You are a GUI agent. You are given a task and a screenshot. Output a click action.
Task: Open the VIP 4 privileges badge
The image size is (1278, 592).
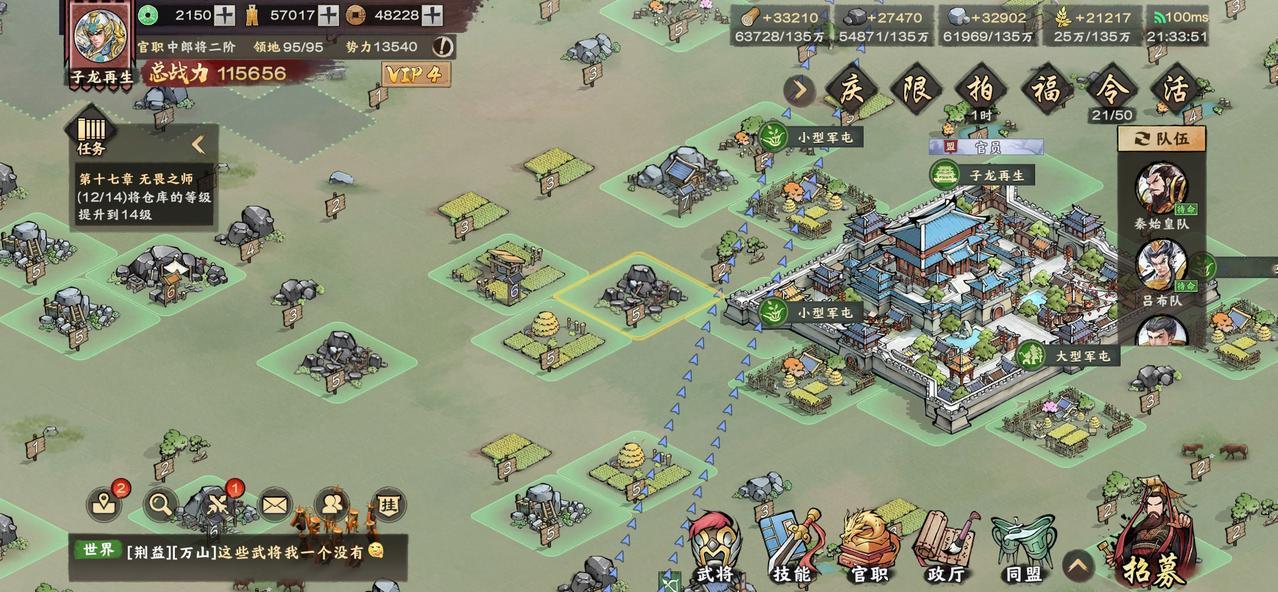[x=415, y=74]
